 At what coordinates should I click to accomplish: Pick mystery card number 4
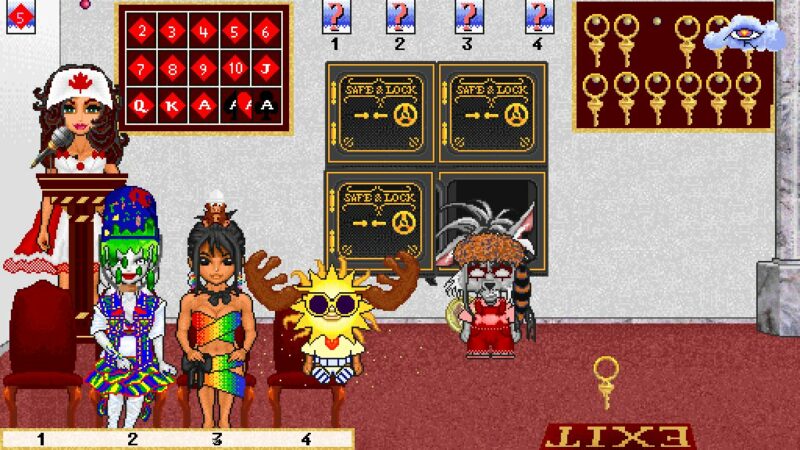tap(537, 16)
